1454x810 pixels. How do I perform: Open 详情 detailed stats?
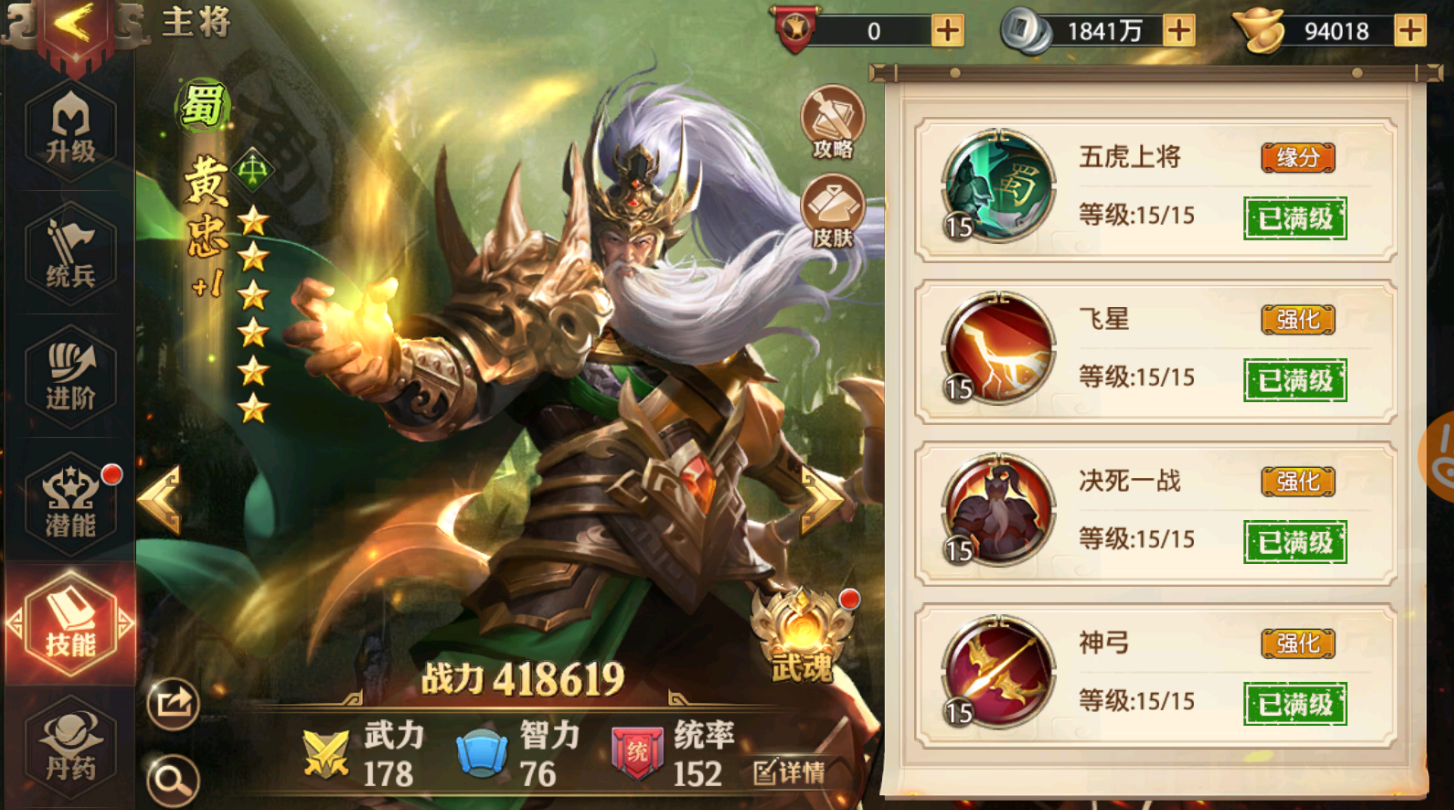(x=786, y=771)
